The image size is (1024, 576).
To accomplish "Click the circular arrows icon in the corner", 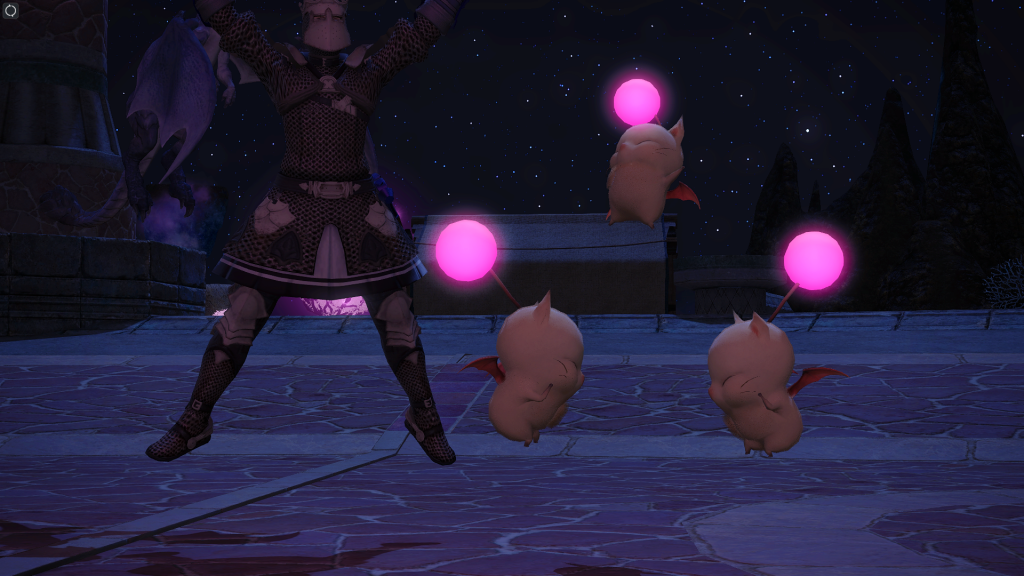I will point(9,9).
